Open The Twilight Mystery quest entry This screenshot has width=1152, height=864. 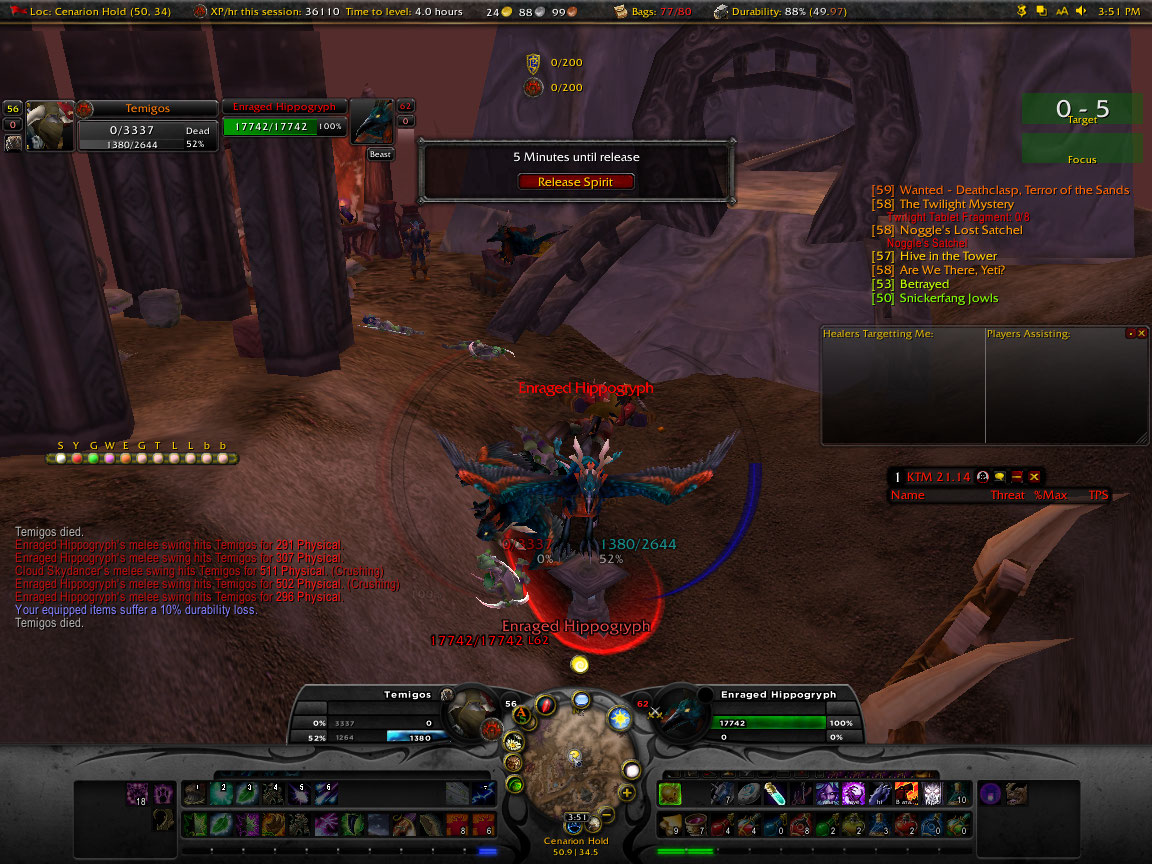956,204
